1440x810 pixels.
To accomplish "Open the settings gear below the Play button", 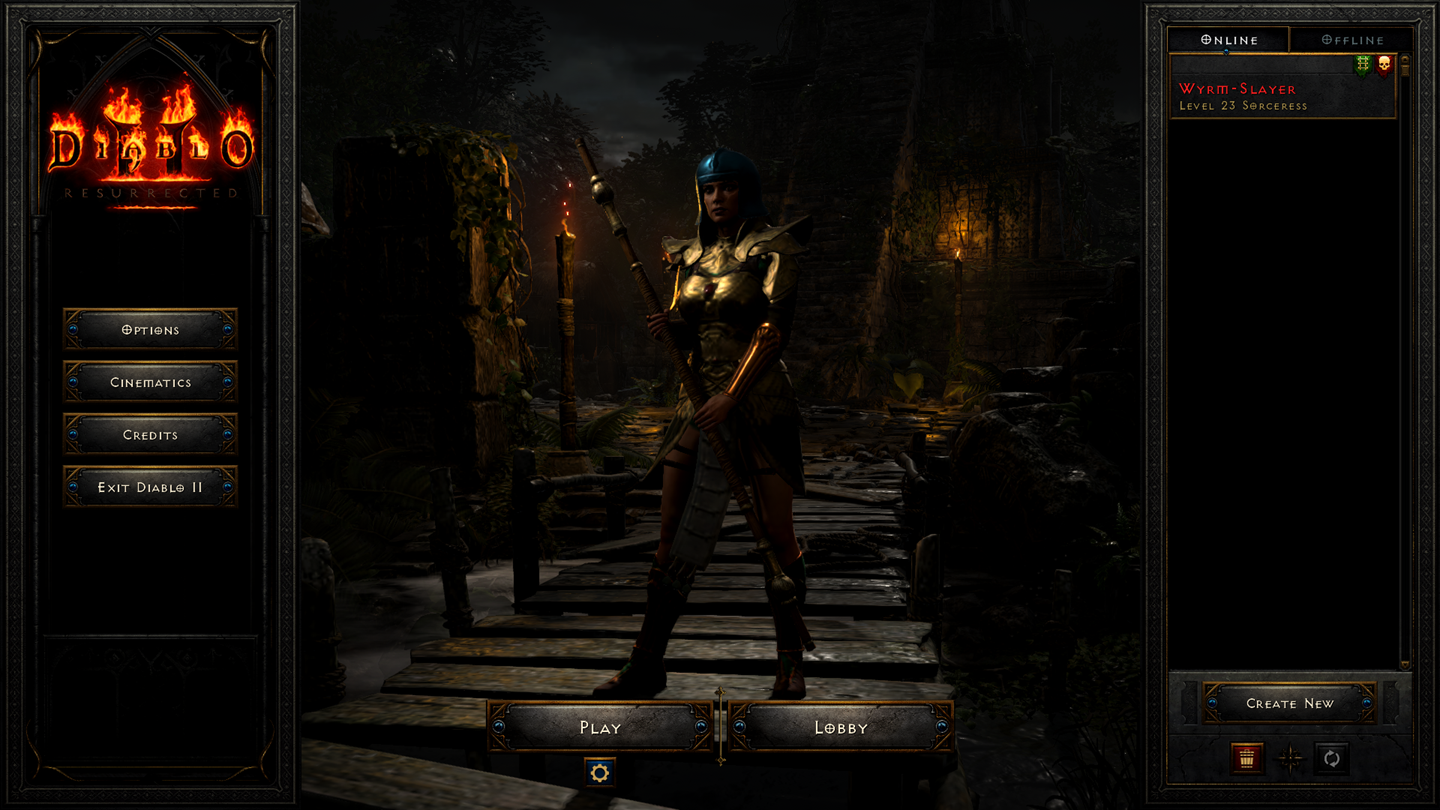I will 599,772.
